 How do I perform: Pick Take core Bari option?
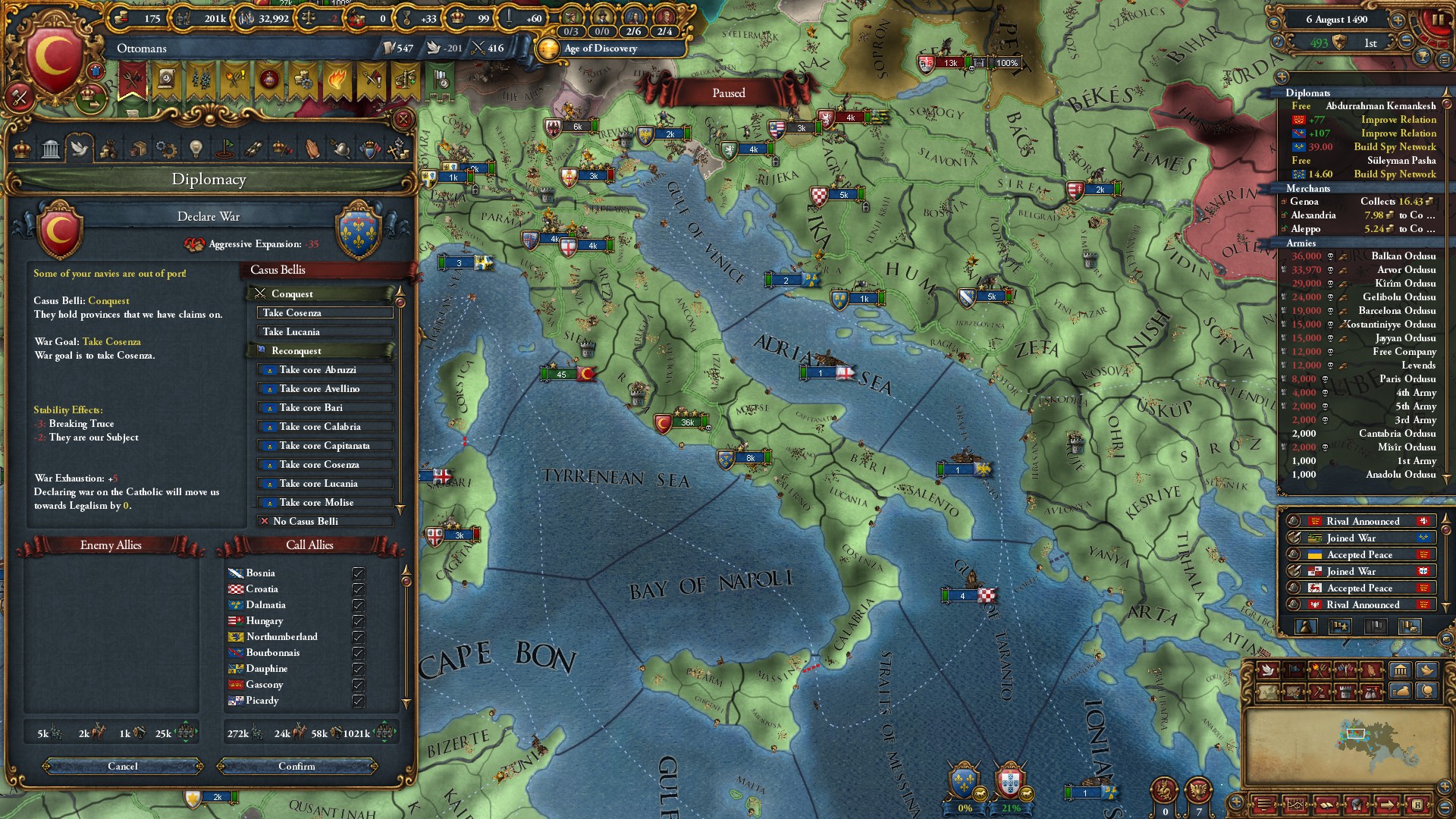325,408
